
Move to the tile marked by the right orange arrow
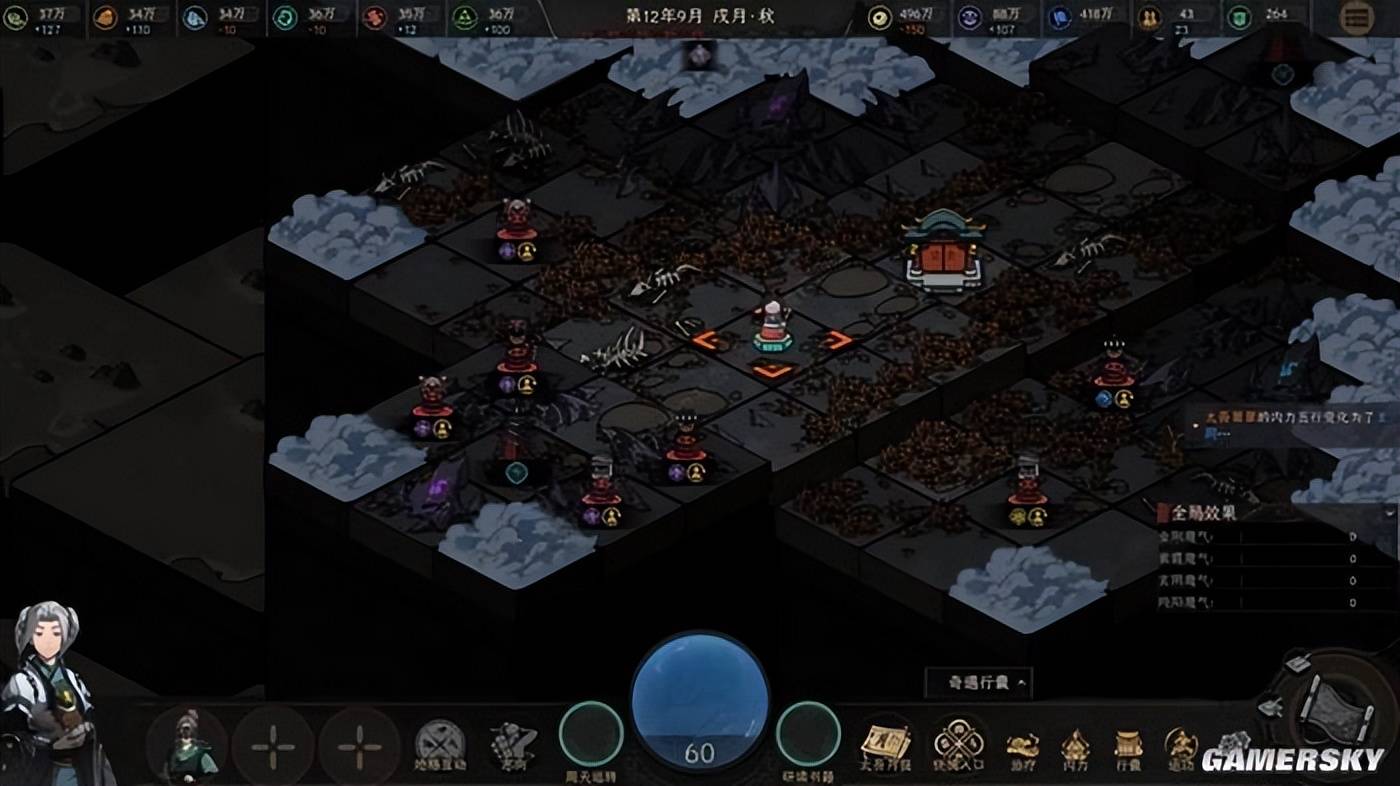(x=840, y=341)
